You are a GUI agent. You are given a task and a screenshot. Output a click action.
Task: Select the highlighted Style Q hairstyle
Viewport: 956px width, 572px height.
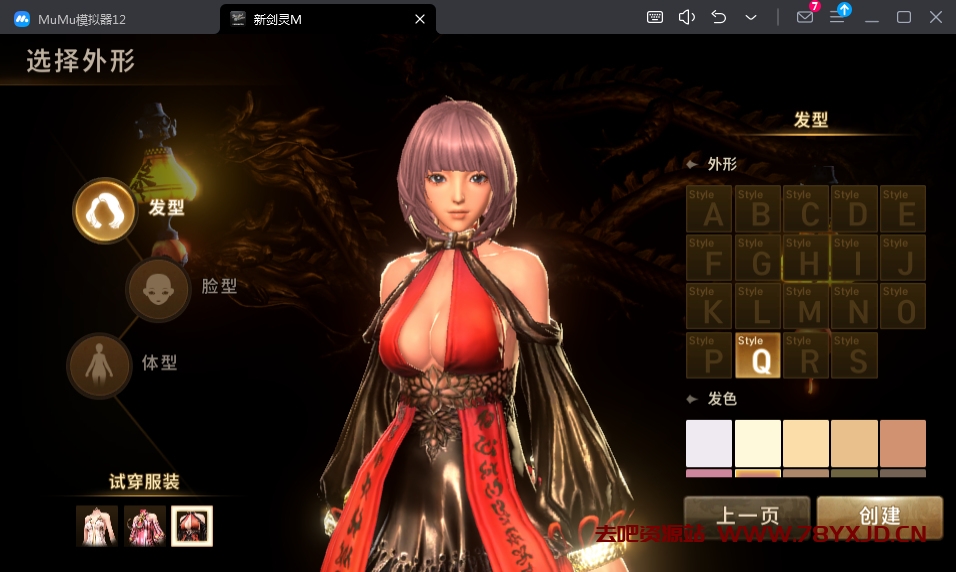pos(759,355)
